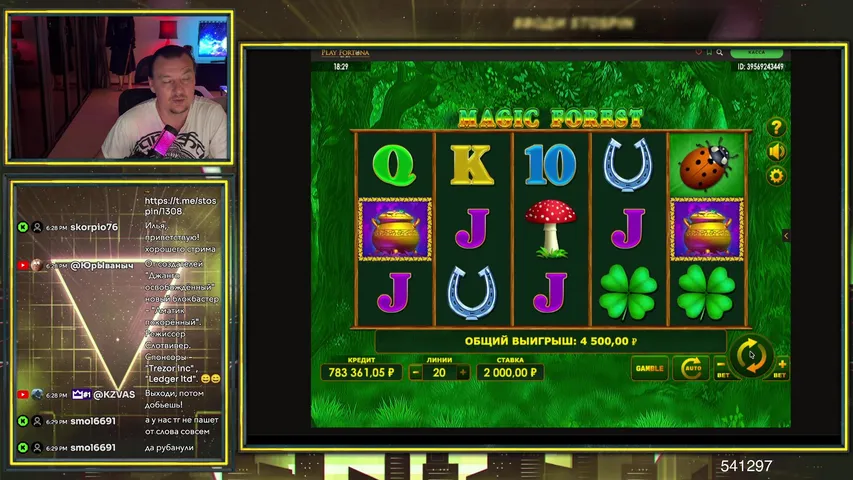The height and width of the screenshot is (480, 853).
Task: Increase the bet with plus BET
Action: 781,367
